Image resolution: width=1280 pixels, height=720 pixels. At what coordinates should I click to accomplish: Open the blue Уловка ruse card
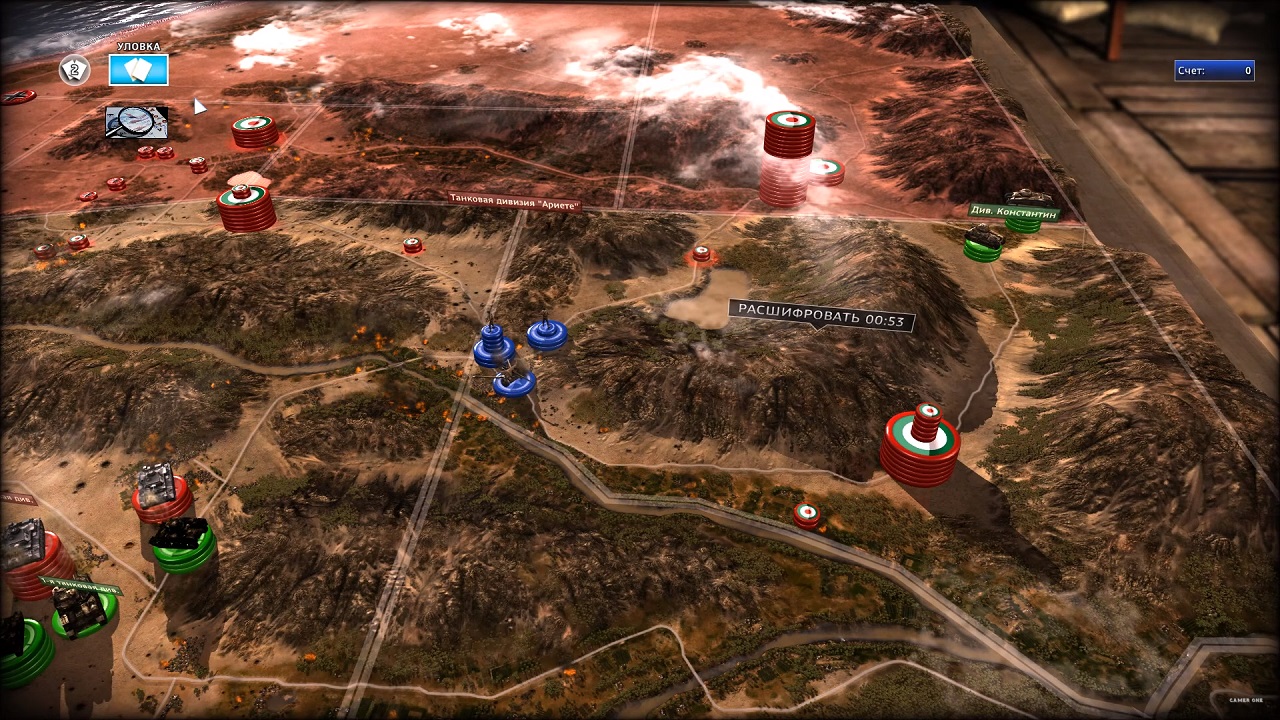point(138,69)
